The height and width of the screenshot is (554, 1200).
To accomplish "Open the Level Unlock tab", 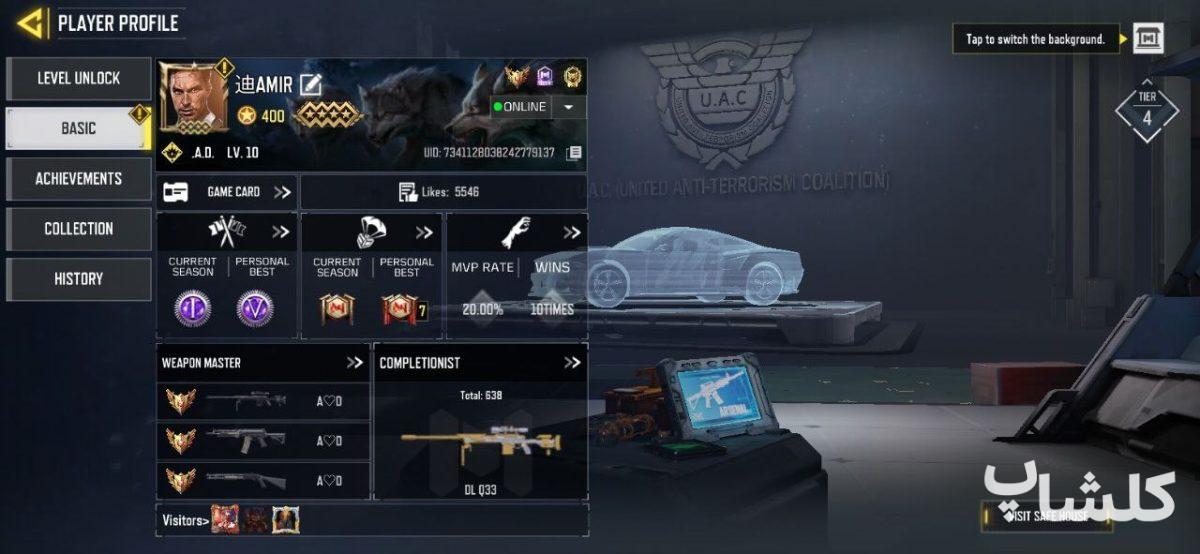I will [x=79, y=78].
